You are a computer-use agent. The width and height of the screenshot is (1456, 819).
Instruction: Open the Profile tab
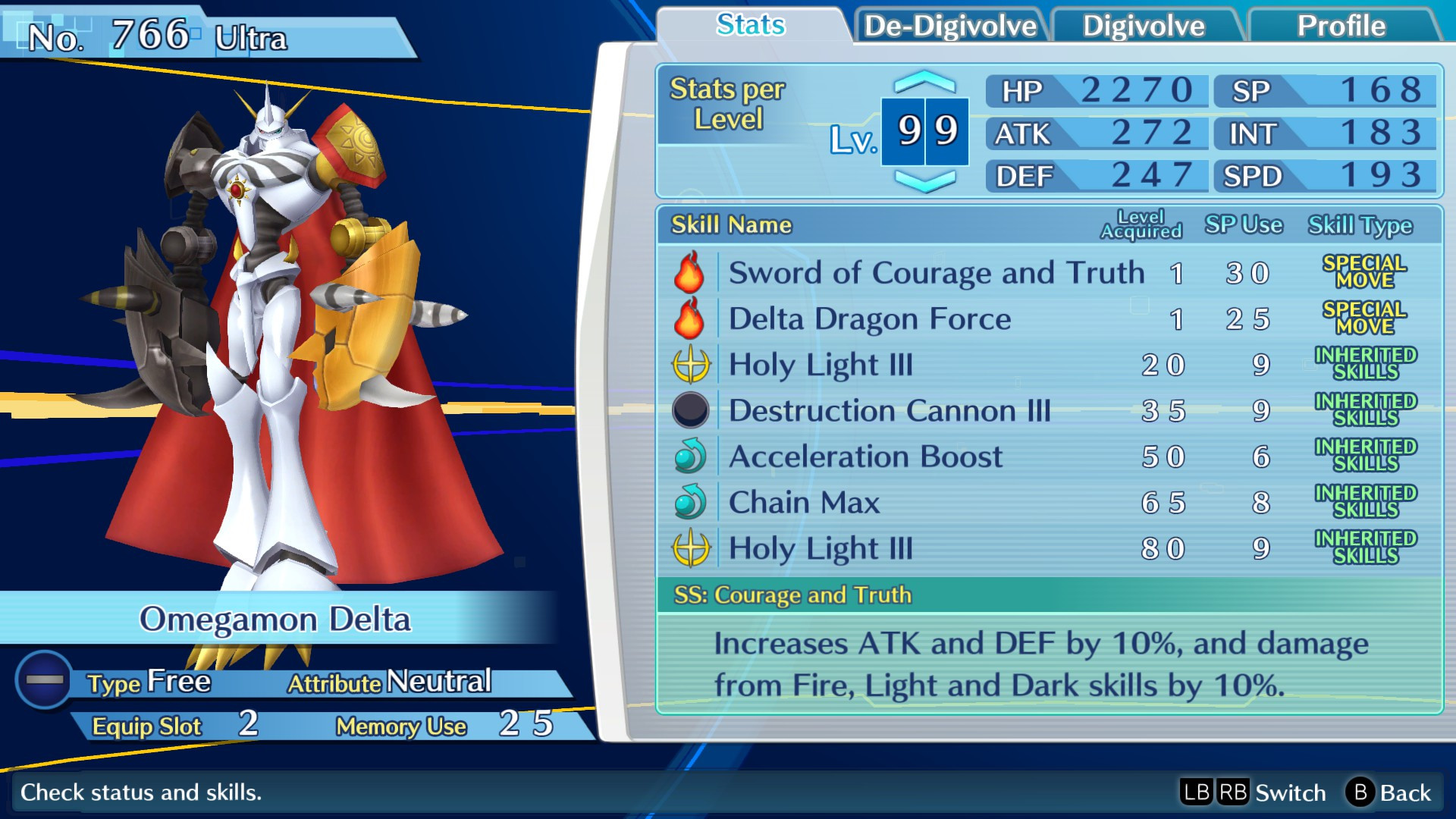point(1344,25)
